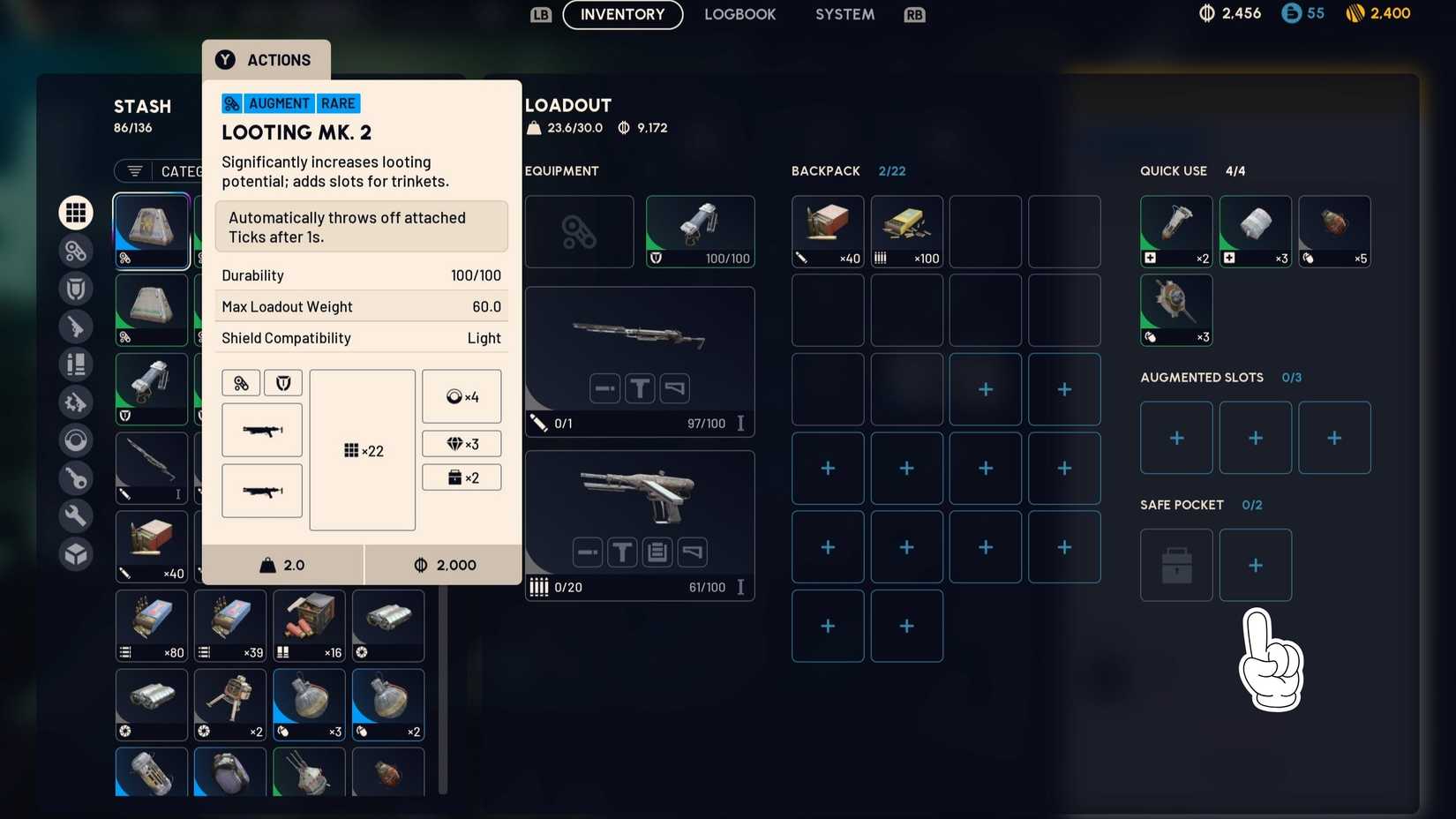Select the Misc cube category filter
The image size is (1456, 819).
pos(75,553)
